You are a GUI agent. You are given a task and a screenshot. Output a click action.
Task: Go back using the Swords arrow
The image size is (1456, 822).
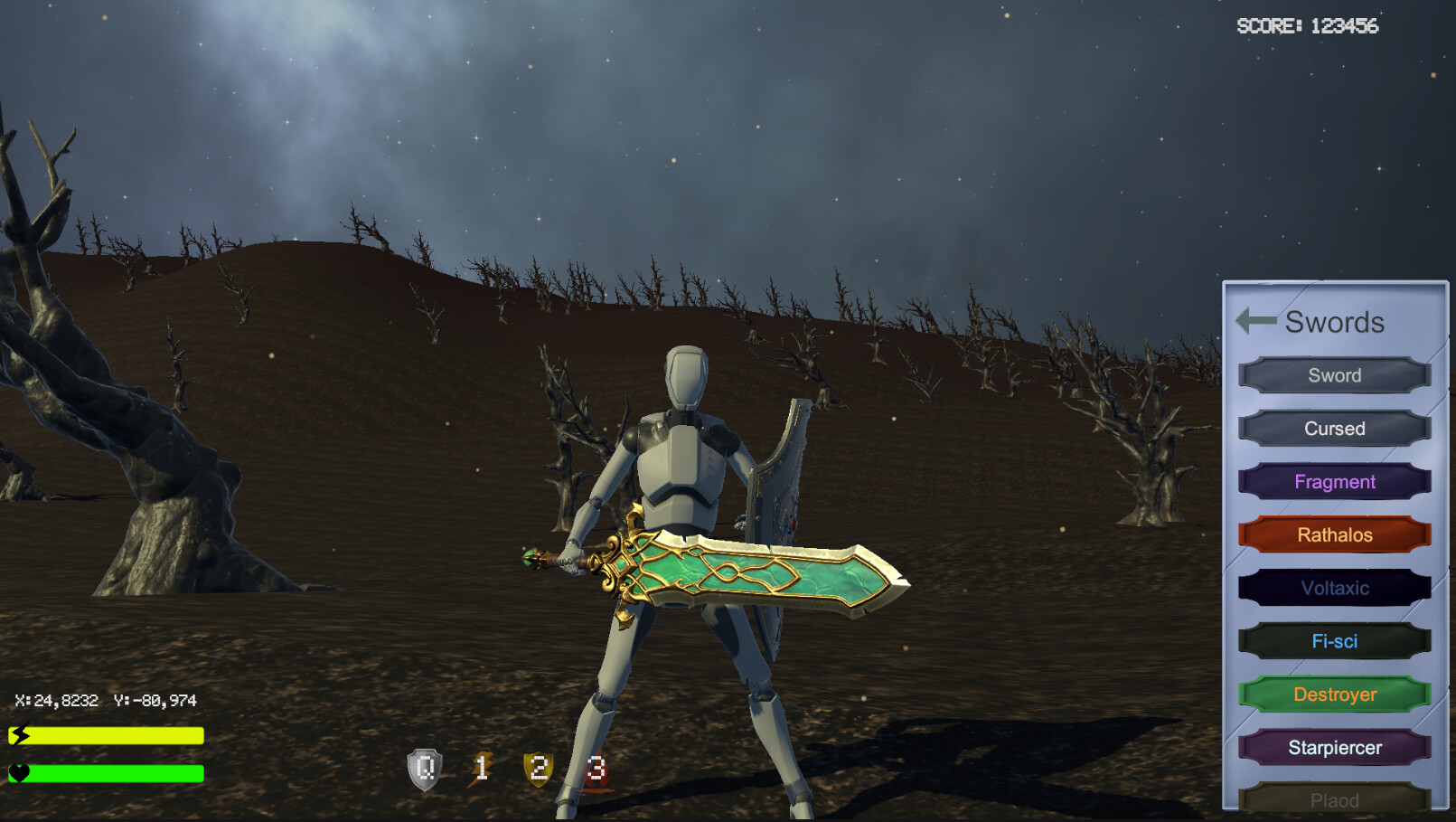point(1255,320)
